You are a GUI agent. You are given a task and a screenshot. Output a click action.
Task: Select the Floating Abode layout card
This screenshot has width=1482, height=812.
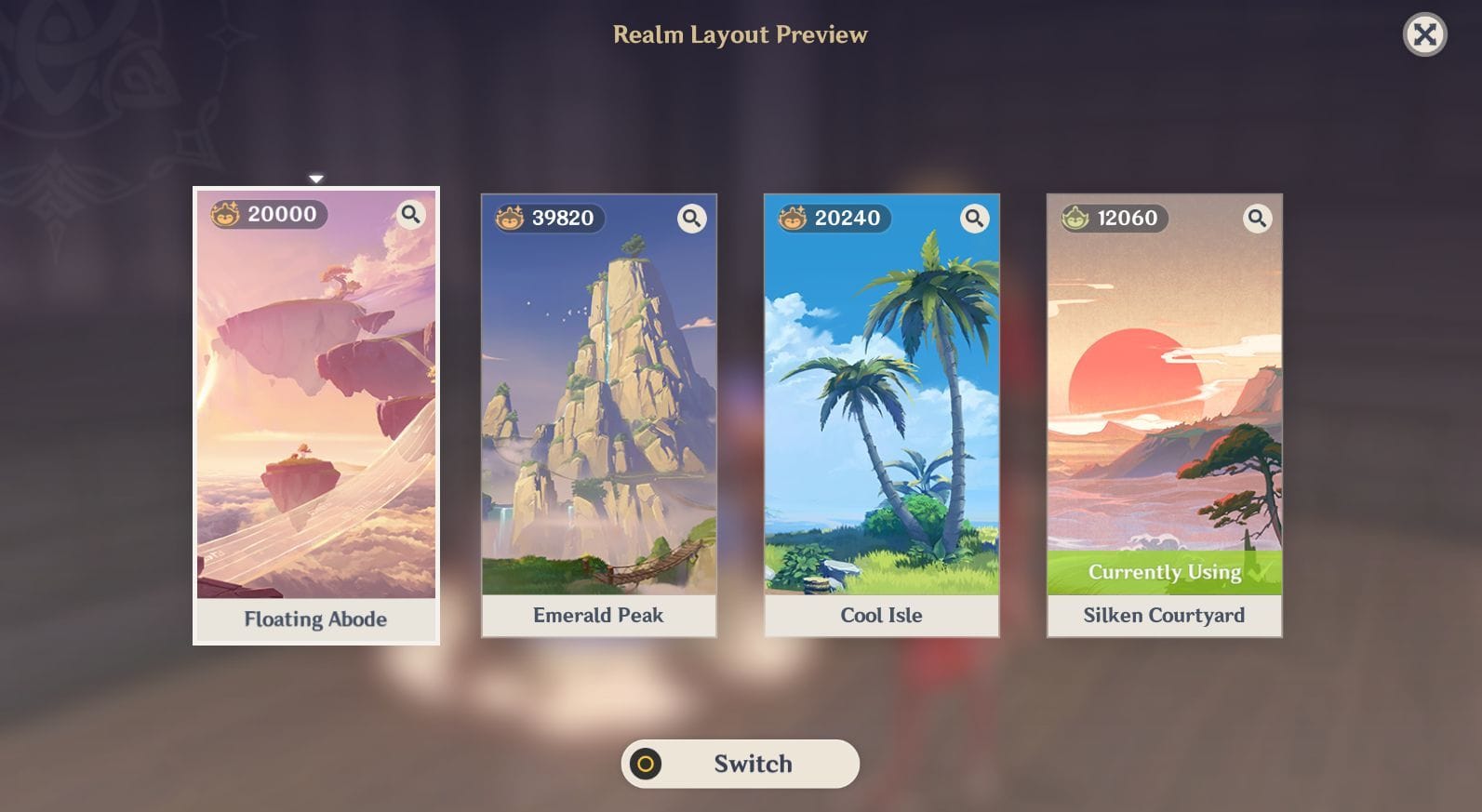tap(316, 400)
